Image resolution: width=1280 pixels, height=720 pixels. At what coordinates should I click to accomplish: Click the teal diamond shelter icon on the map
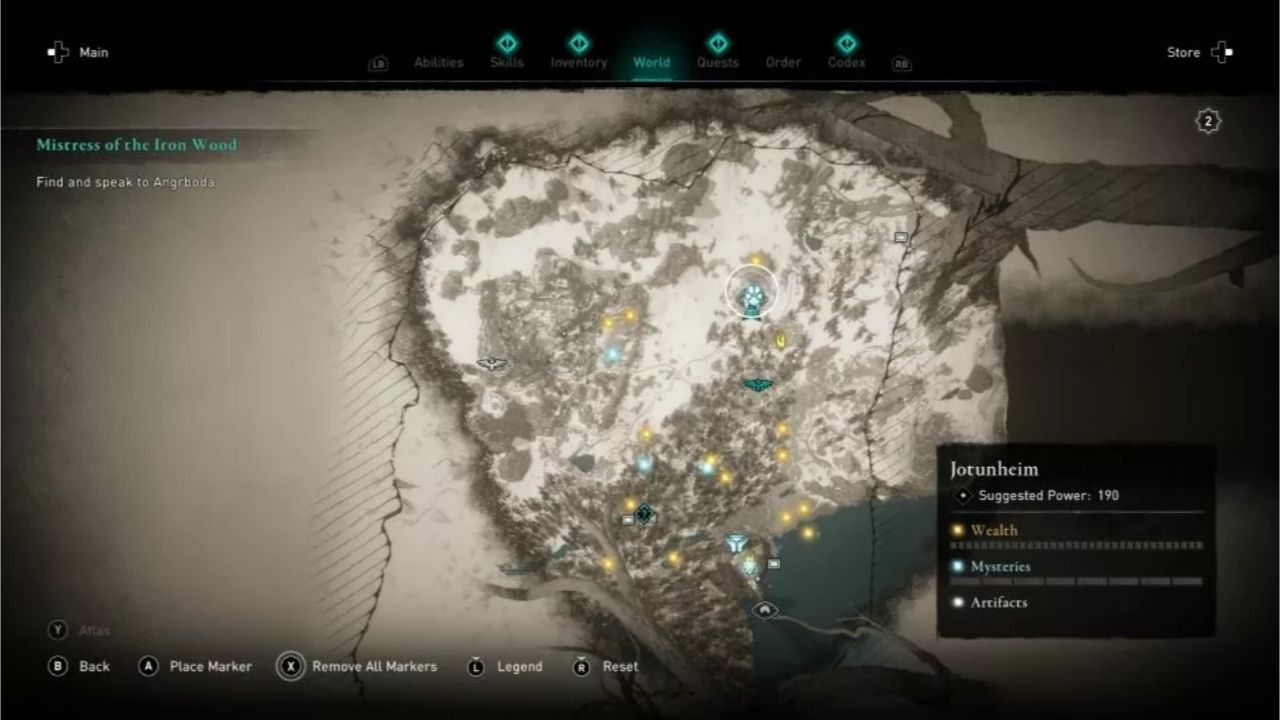coord(646,513)
